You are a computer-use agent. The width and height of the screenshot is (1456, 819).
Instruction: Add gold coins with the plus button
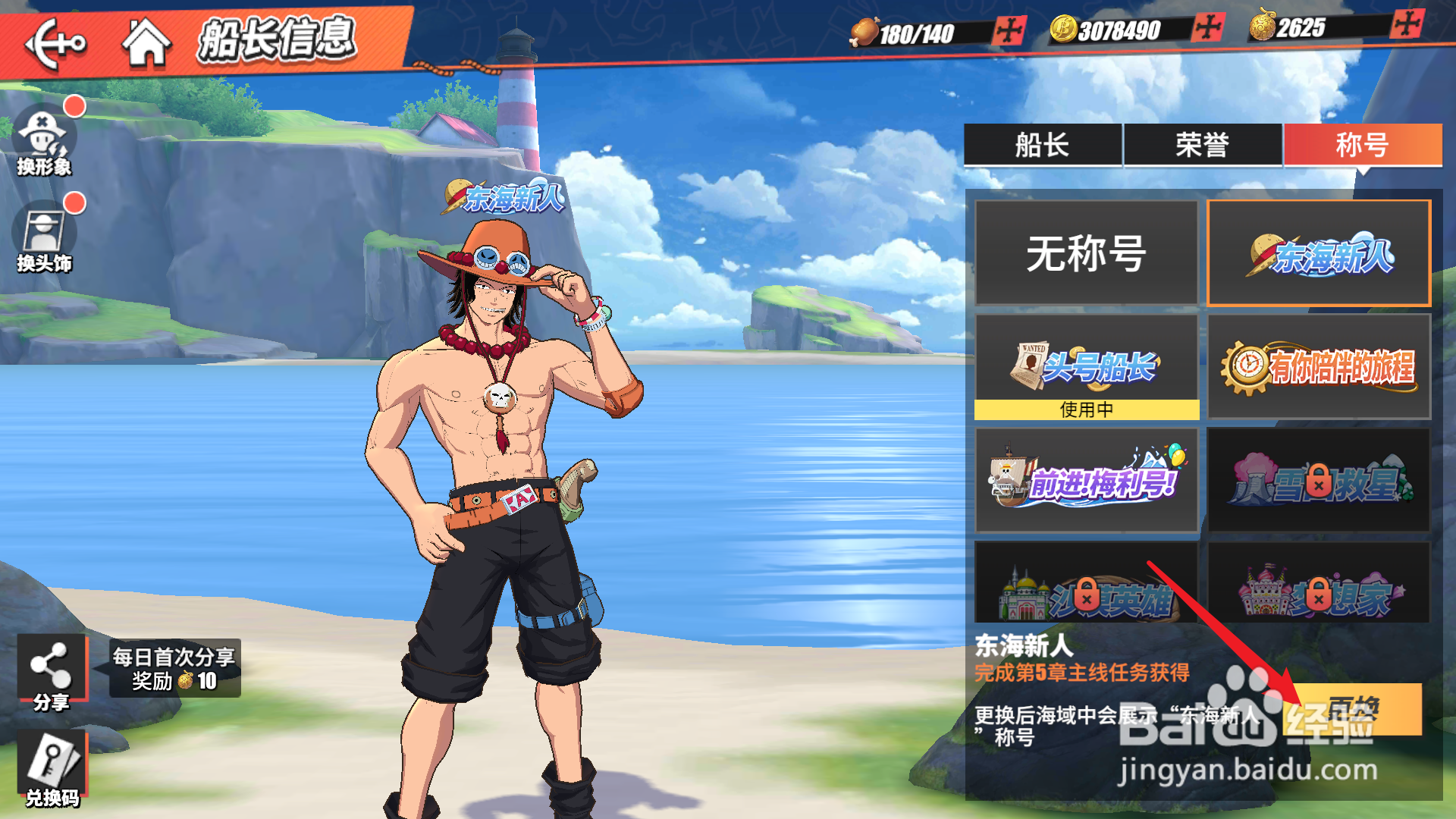pyautogui.click(x=1207, y=28)
